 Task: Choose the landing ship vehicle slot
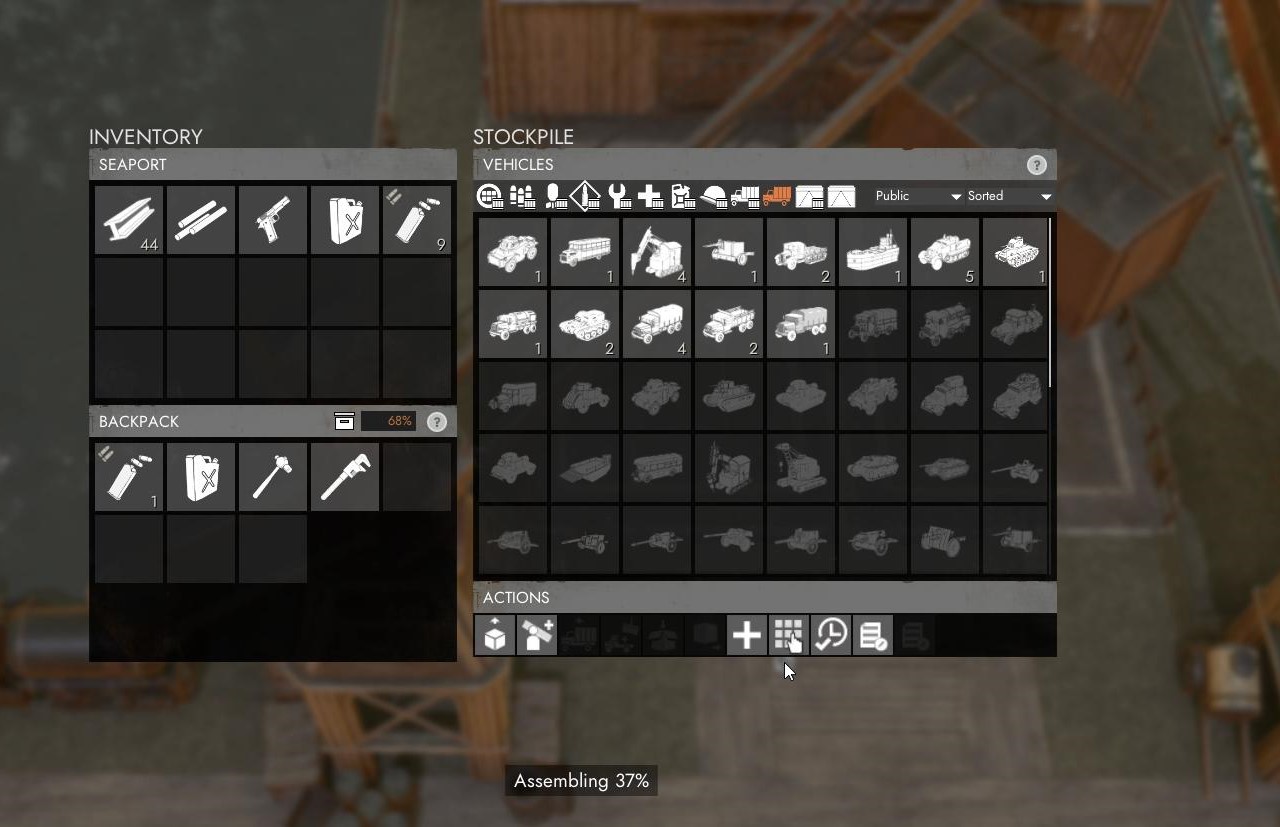click(x=873, y=252)
